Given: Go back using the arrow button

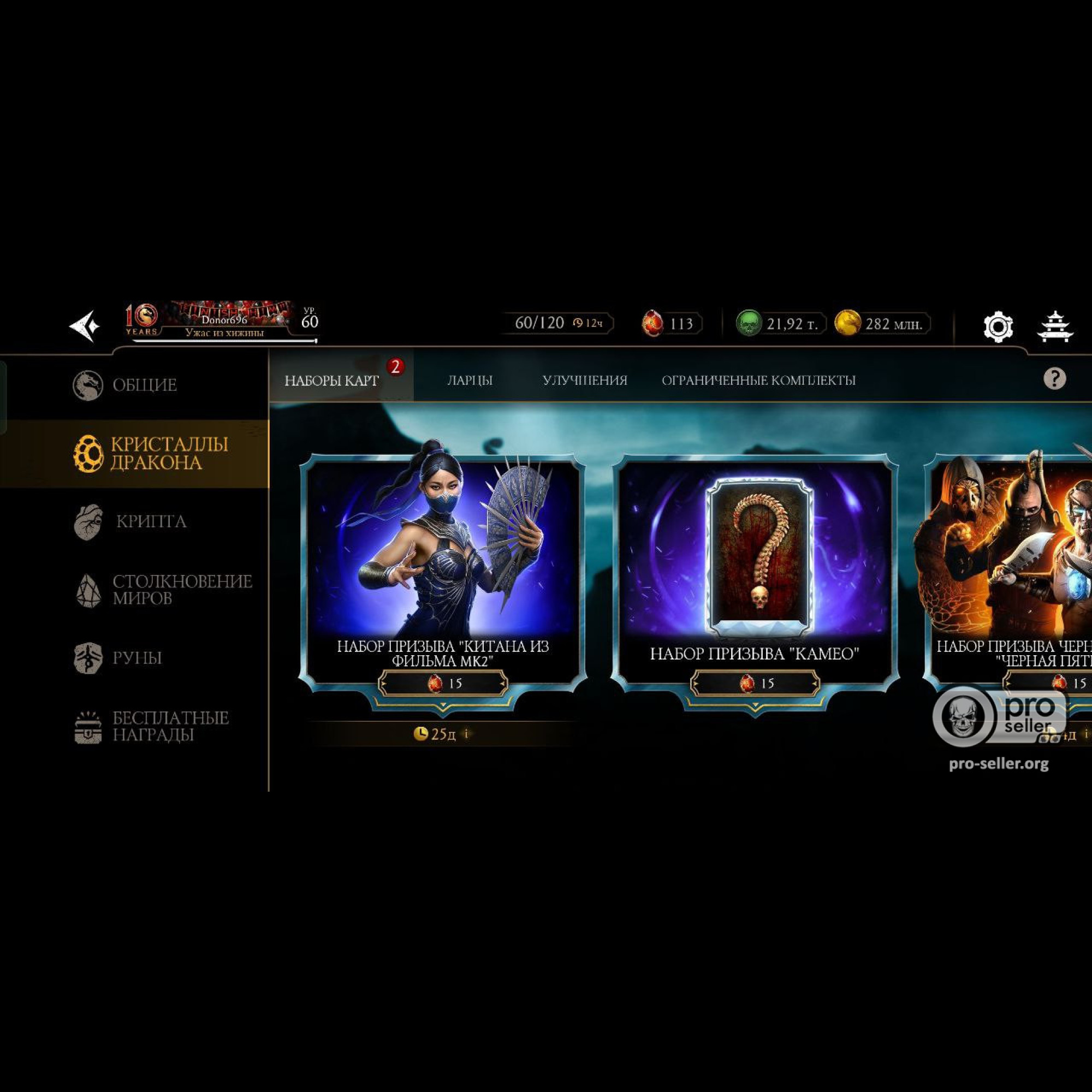Looking at the screenshot, I should (85, 326).
